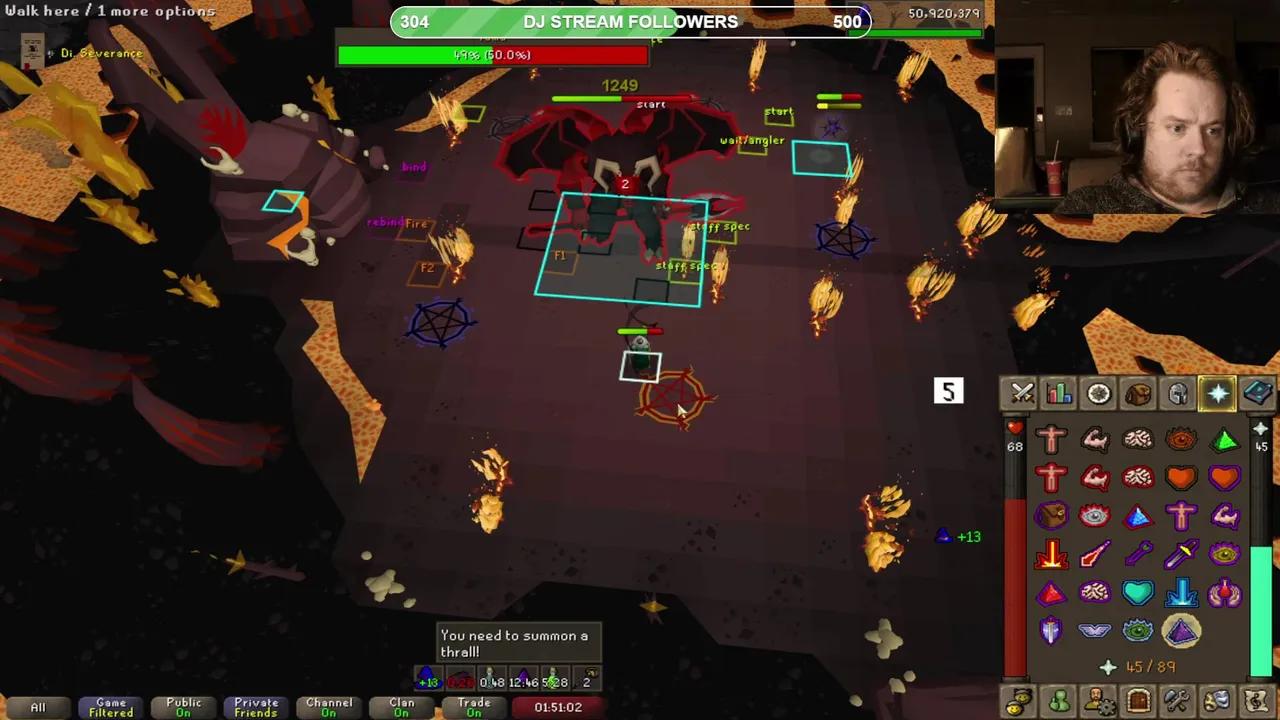
Task: Toggle Public chat off
Action: (x=183, y=705)
